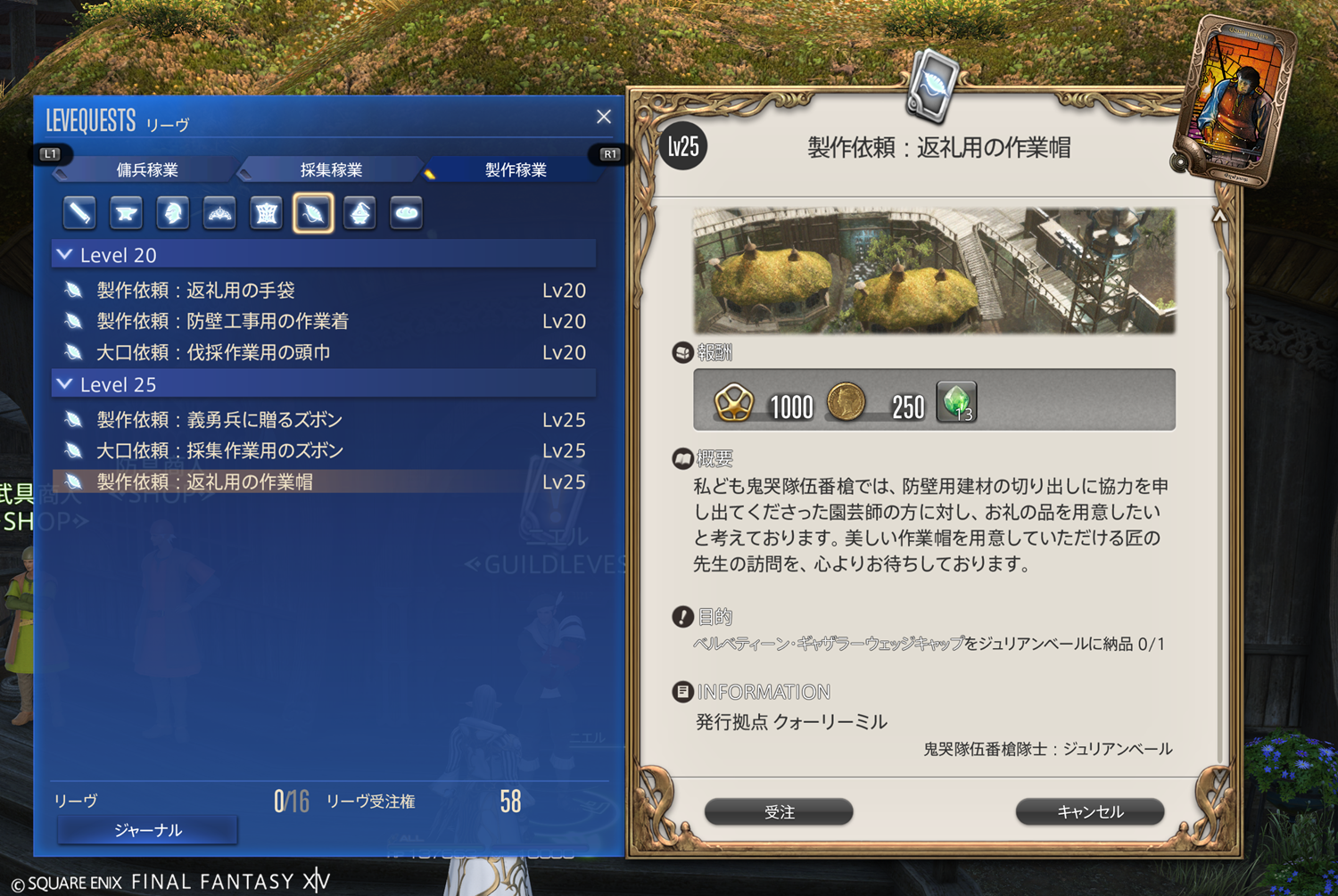
Task: Select the 義勇兵に贈るズボン leve
Action: (x=220, y=420)
